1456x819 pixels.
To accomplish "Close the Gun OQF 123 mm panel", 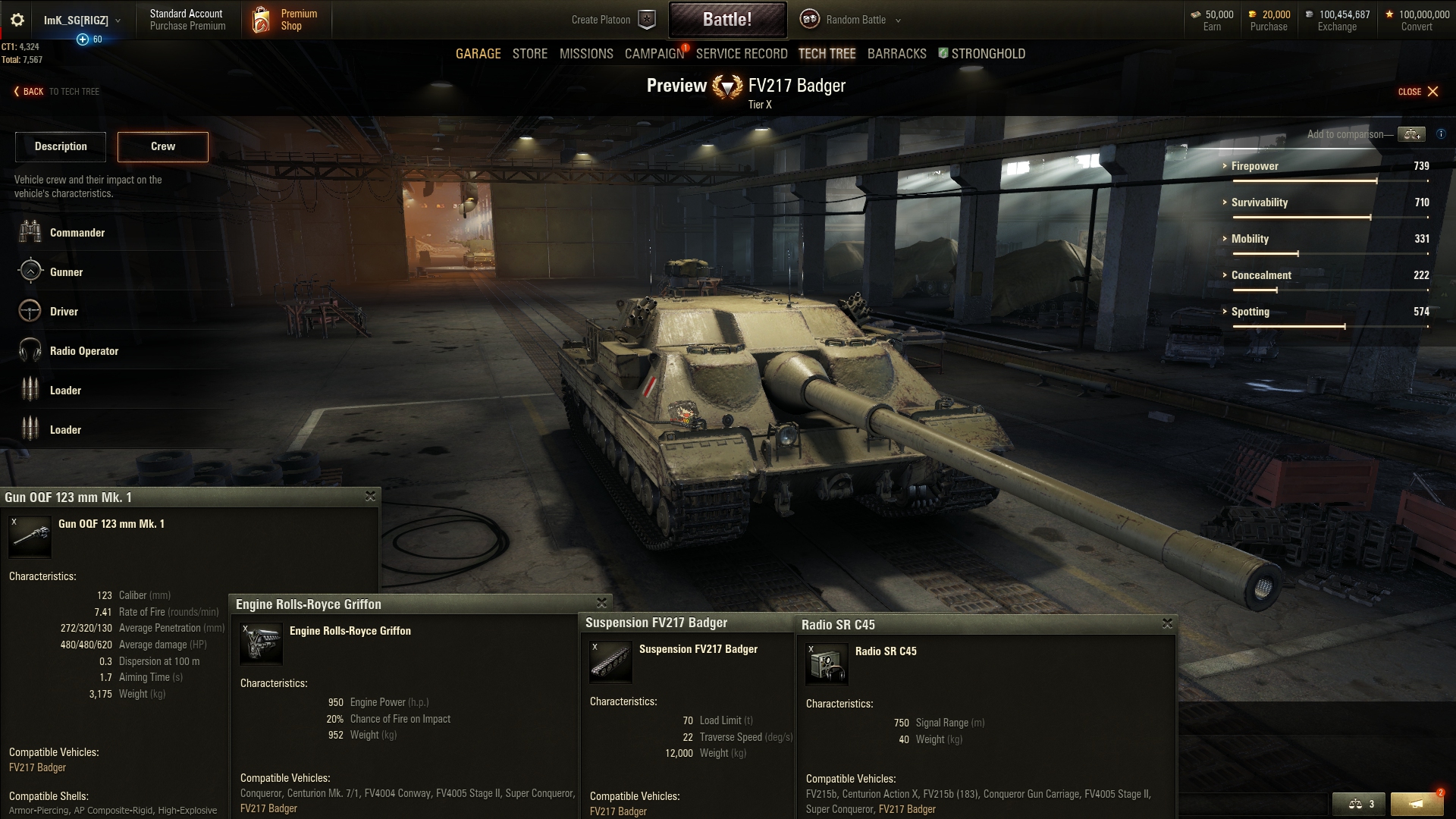I will point(370,496).
